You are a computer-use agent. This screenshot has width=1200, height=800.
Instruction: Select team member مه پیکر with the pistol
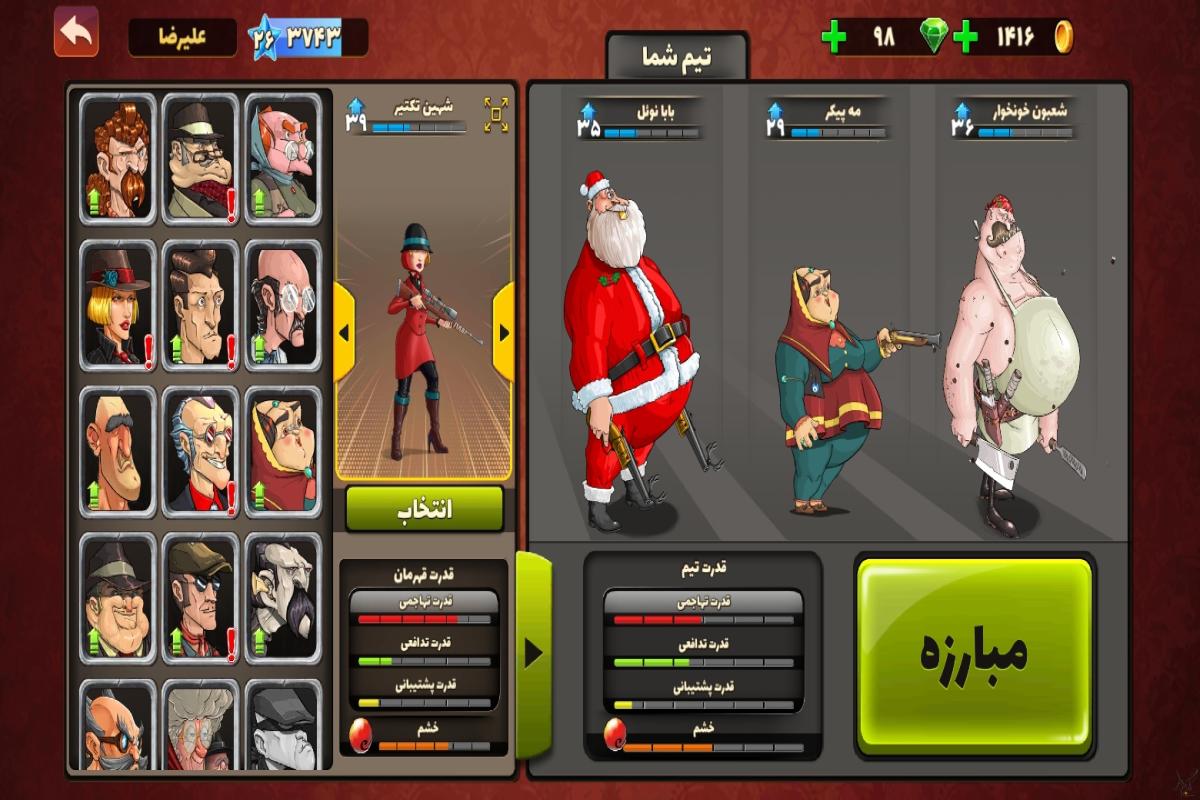pyautogui.click(x=830, y=390)
